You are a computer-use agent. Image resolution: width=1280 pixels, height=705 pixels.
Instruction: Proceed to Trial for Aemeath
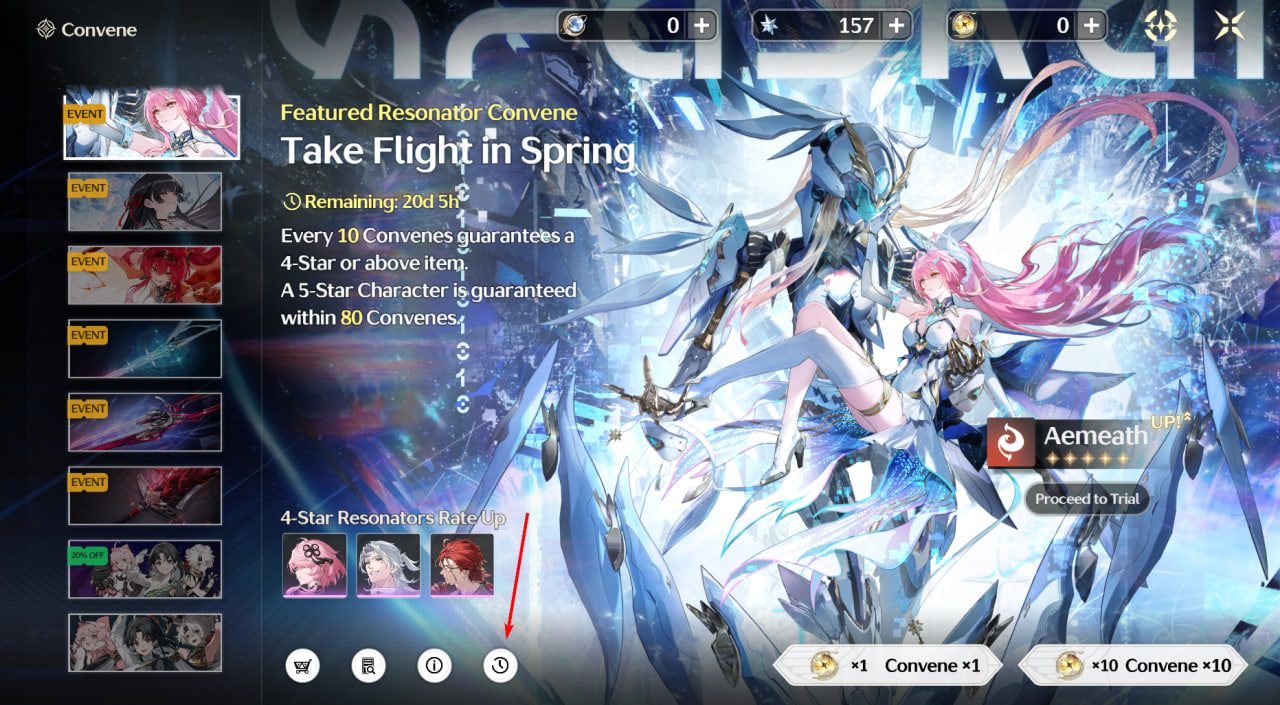(1087, 499)
